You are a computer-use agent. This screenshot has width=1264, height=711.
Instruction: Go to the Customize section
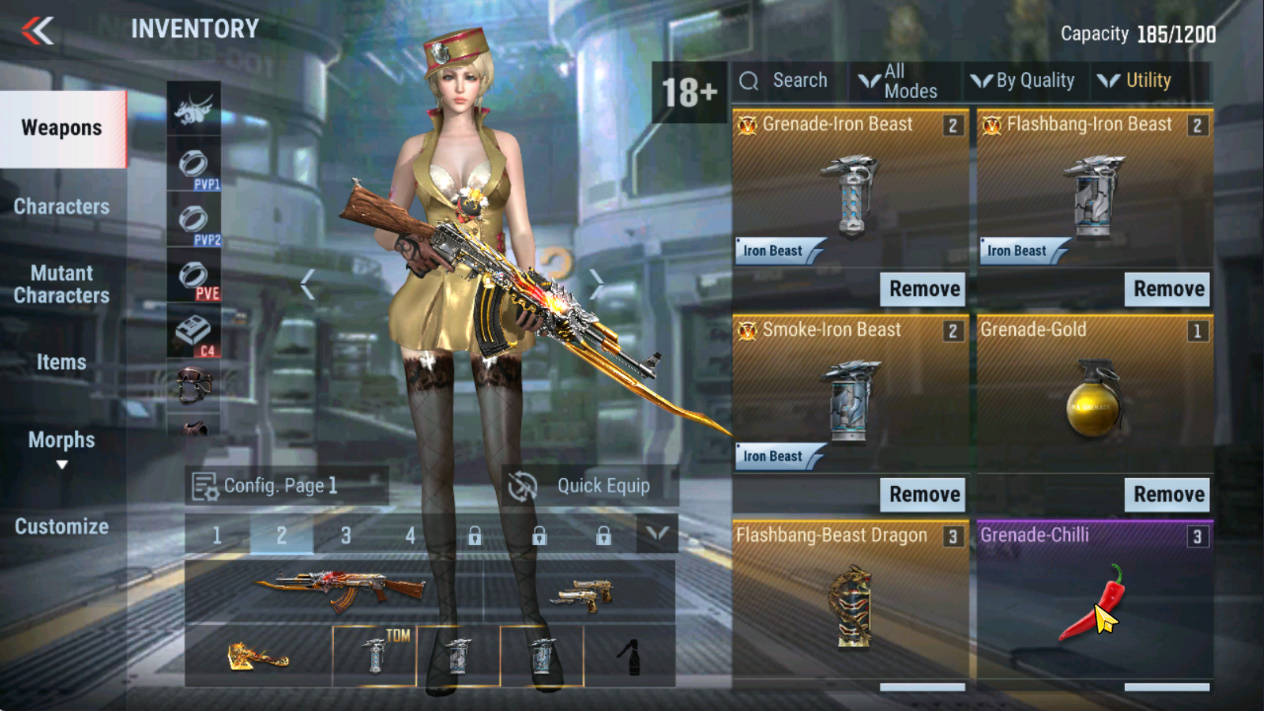pos(62,526)
